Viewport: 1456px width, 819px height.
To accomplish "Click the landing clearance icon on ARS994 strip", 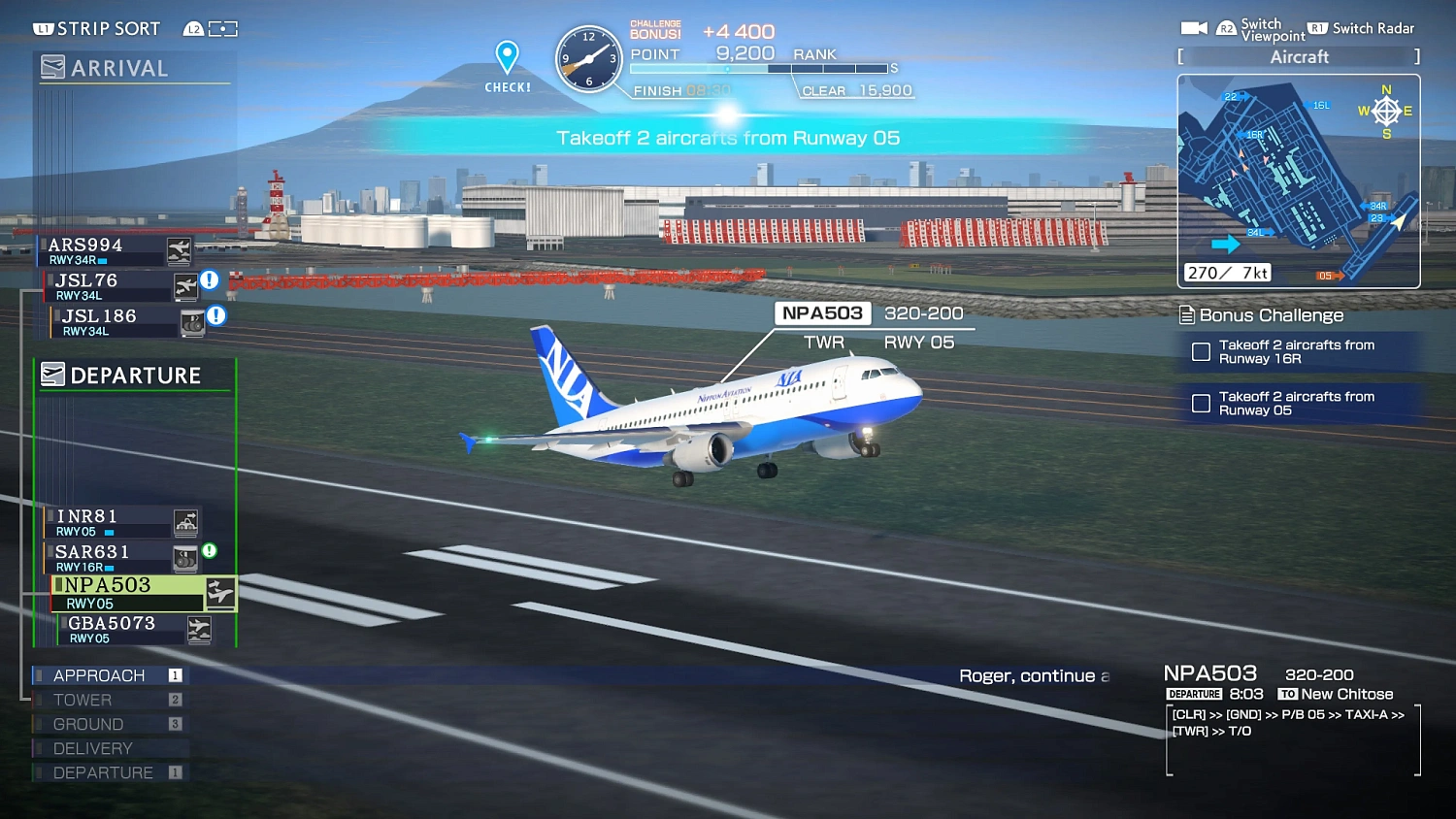I will coord(179,250).
